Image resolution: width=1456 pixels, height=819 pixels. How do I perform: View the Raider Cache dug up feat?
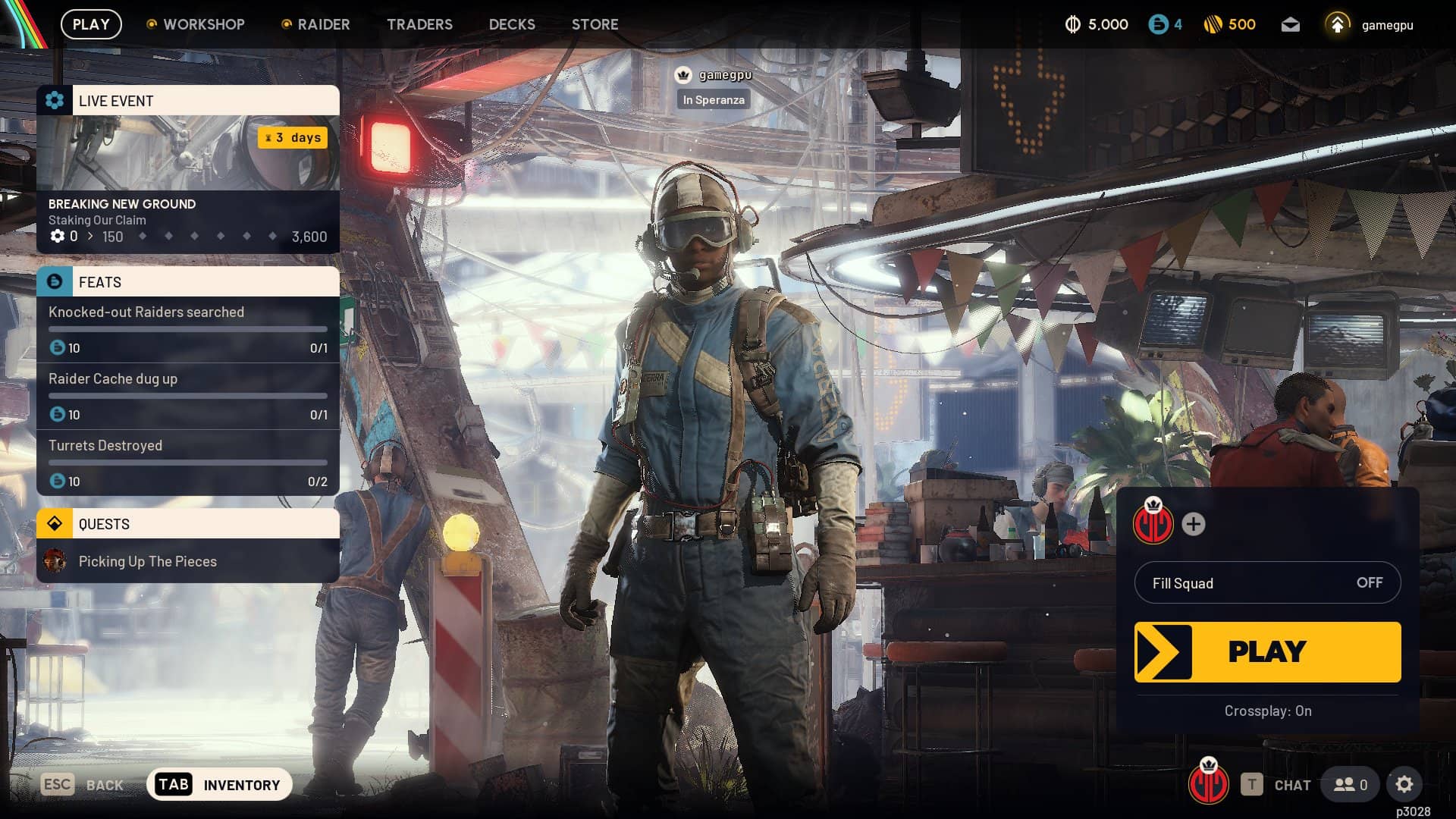[187, 396]
